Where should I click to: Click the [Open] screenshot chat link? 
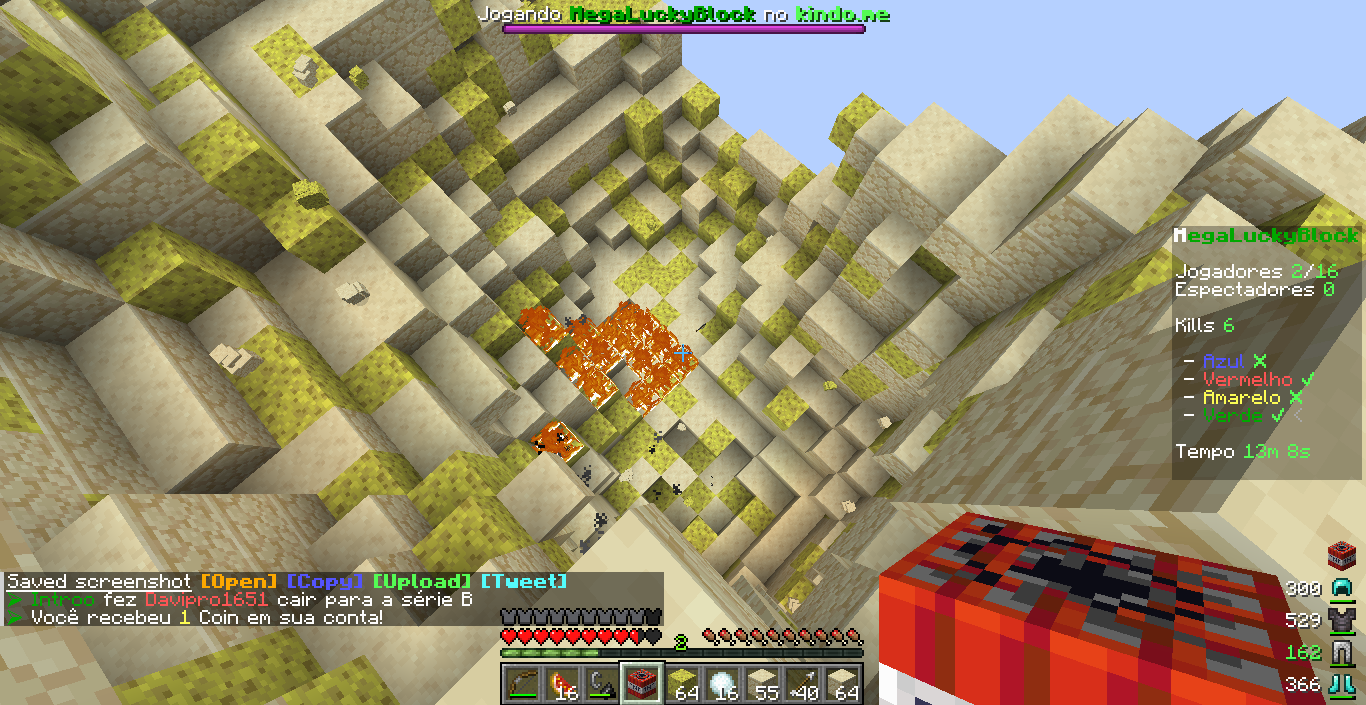click(x=239, y=582)
